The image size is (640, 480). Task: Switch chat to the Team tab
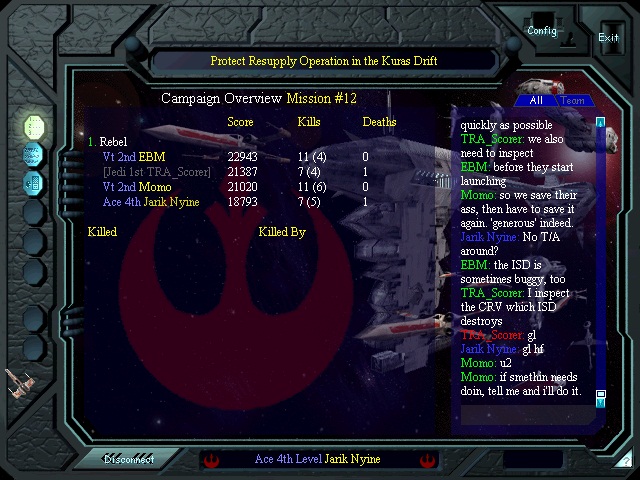(573, 100)
